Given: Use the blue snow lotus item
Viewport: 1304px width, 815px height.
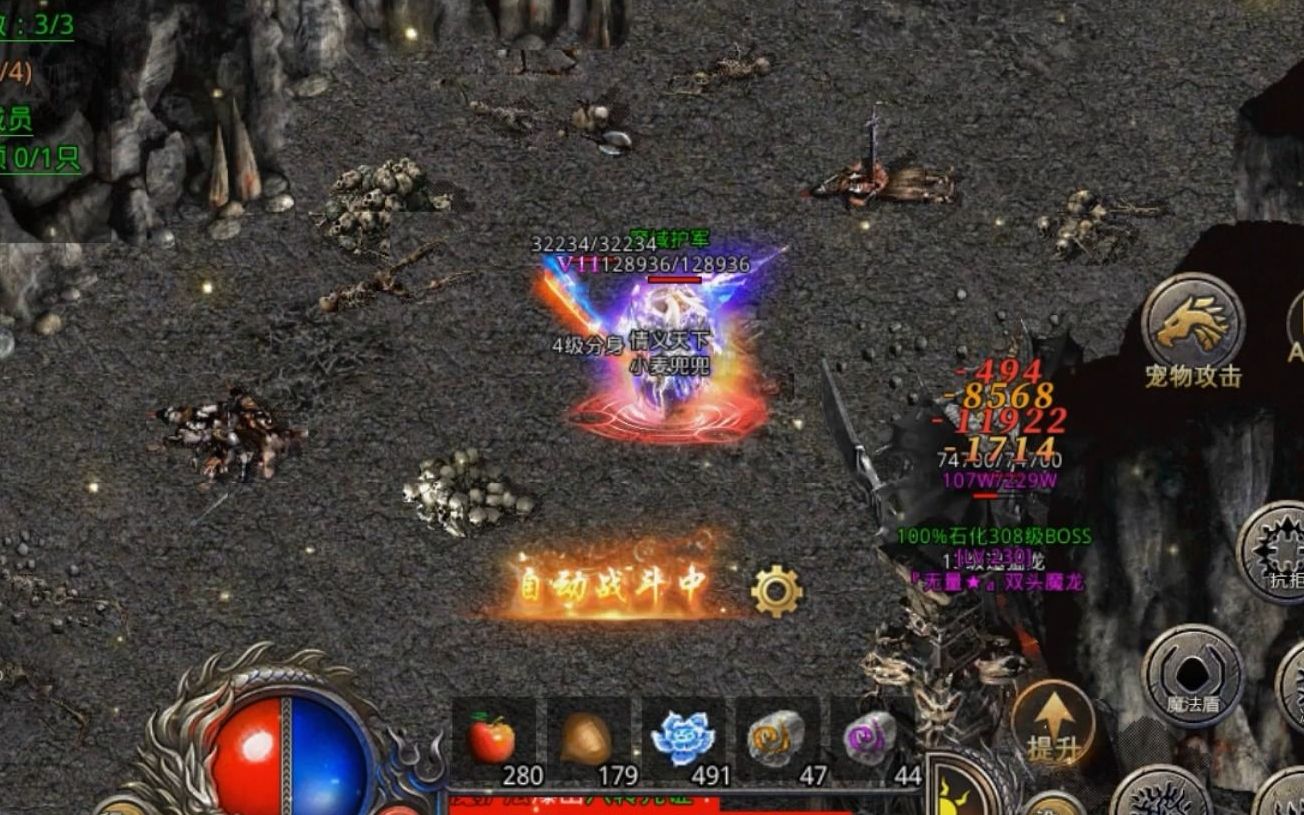Looking at the screenshot, I should click(x=681, y=739).
